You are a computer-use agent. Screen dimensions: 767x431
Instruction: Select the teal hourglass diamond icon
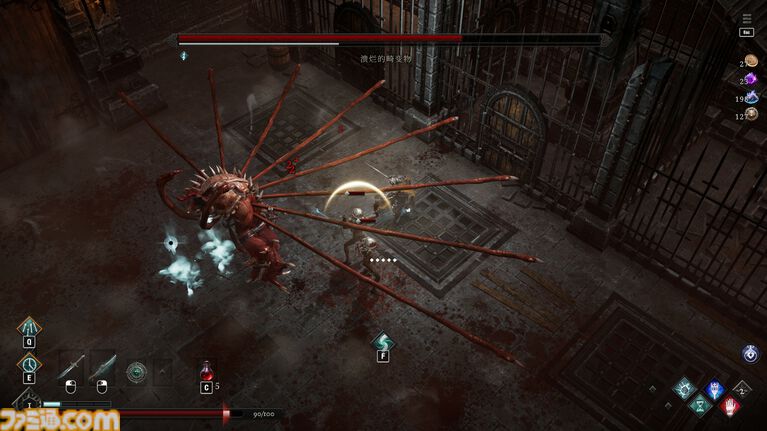point(700,404)
